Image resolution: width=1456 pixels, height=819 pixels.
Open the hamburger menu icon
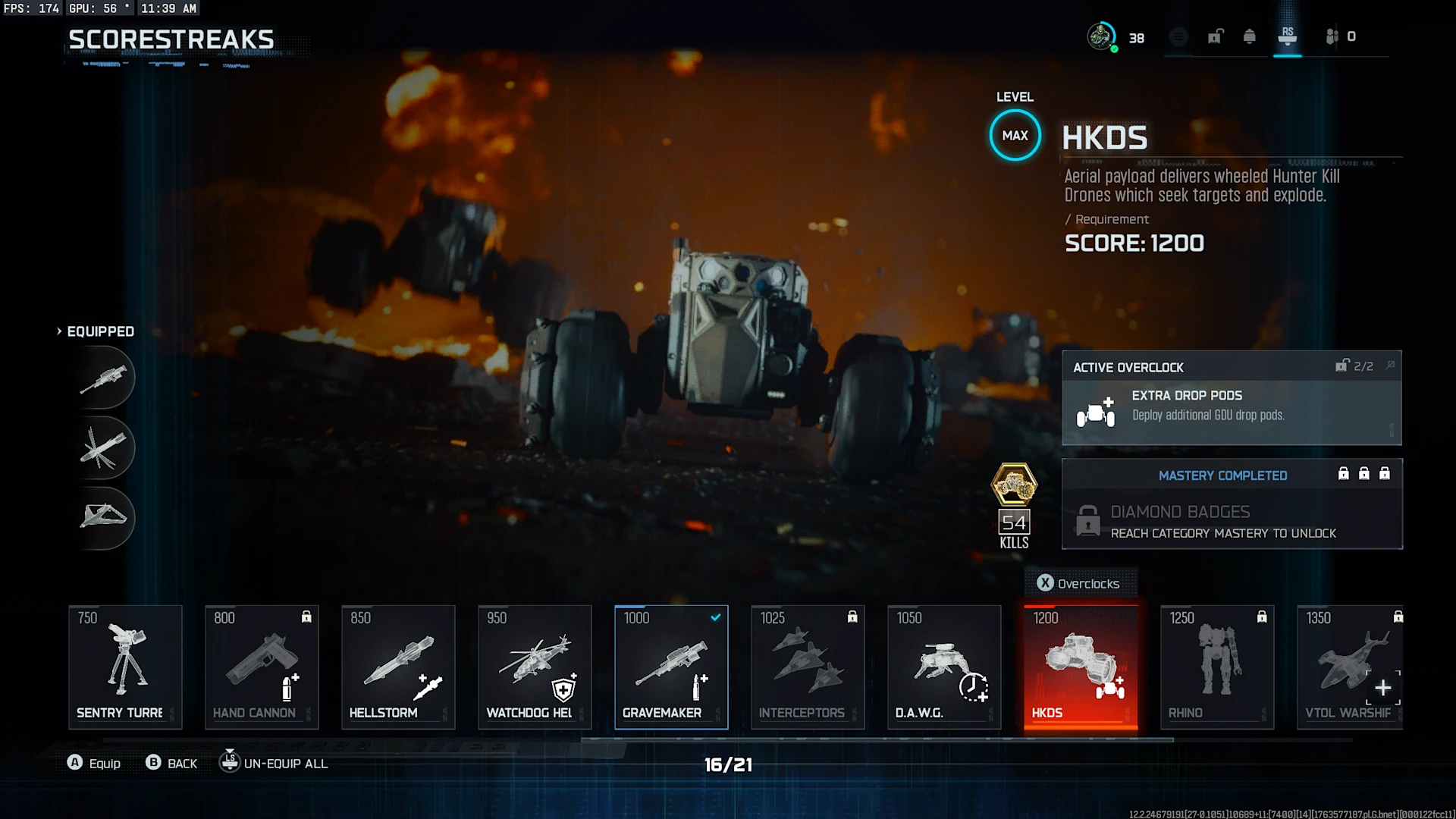[x=1178, y=36]
